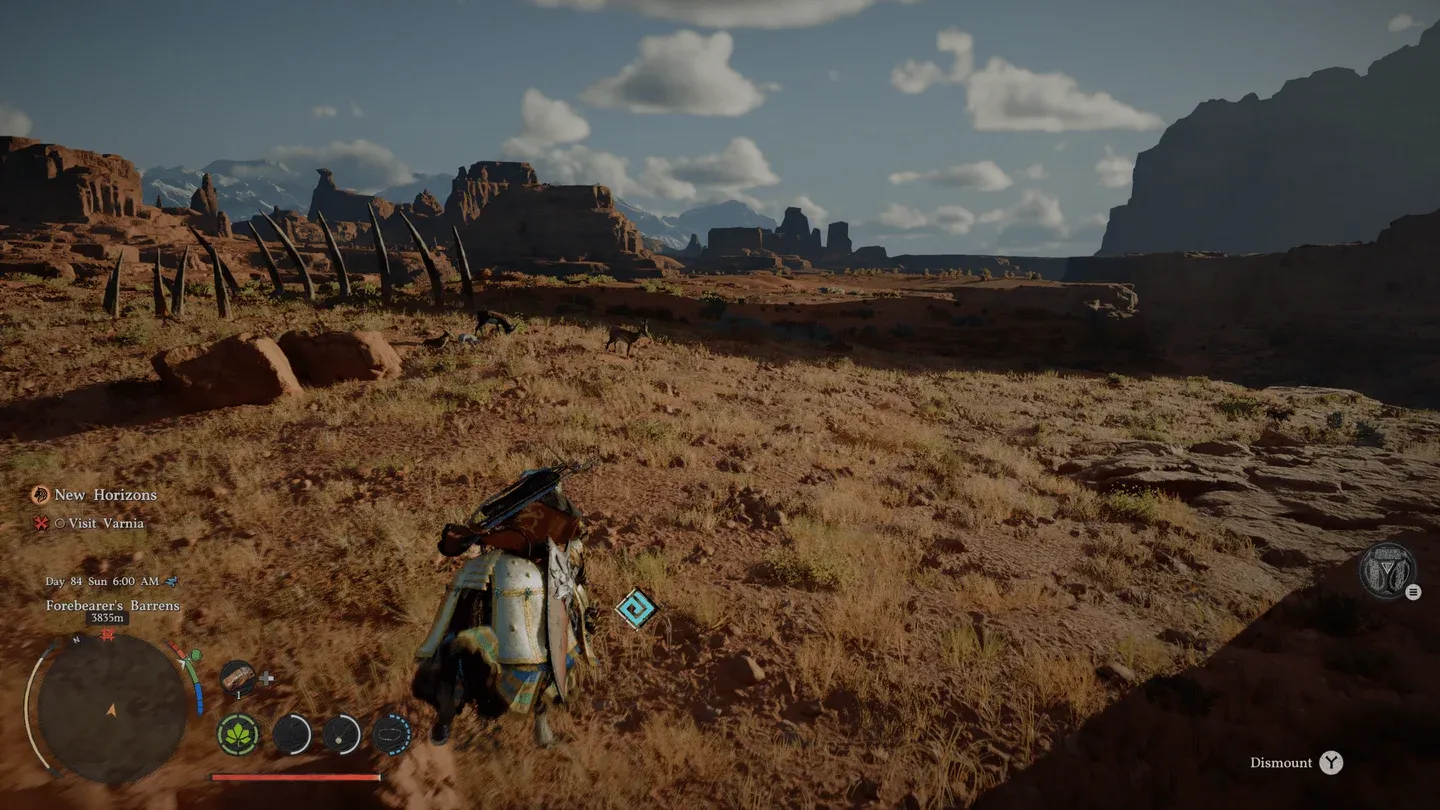1440x810 pixels.
Task: Select the Visit Varnia objective
Action: pyautogui.click(x=105, y=523)
